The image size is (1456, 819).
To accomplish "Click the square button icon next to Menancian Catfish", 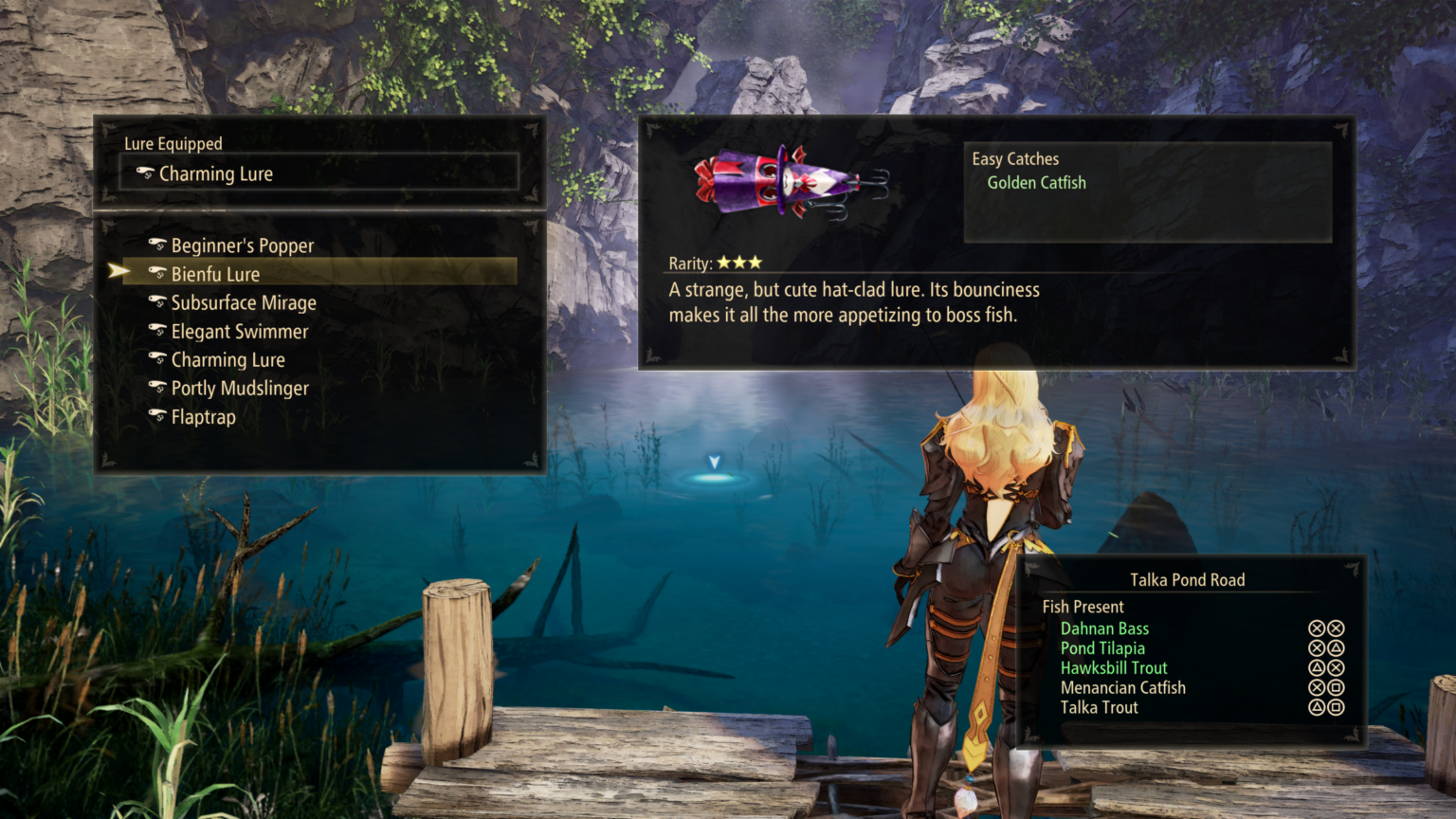I will [1337, 687].
